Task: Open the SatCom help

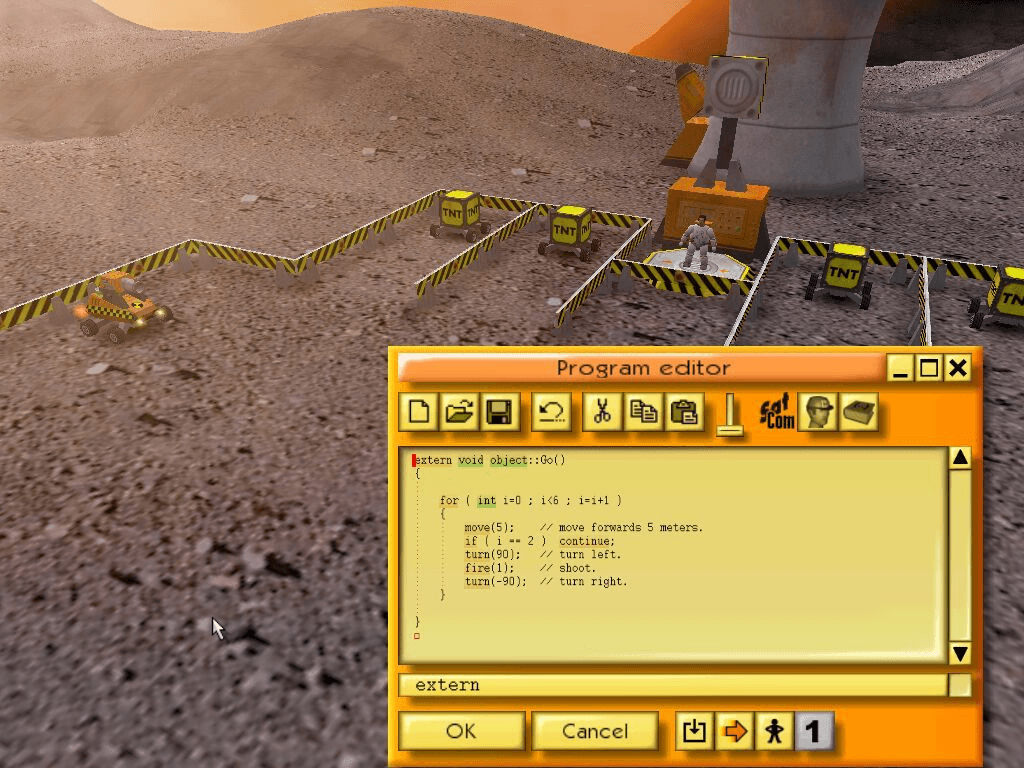Action: (777, 411)
